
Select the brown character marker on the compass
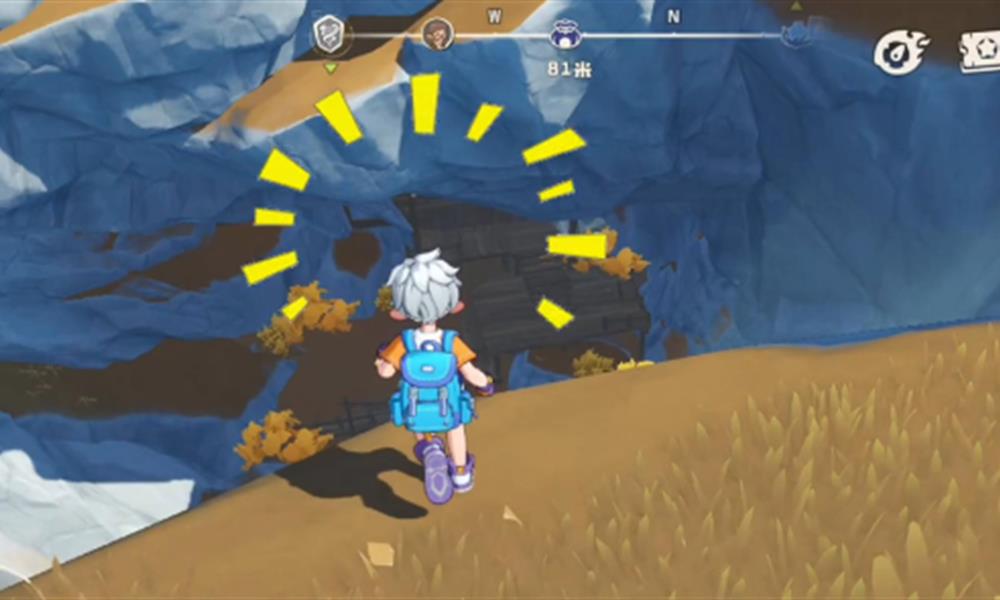click(437, 34)
